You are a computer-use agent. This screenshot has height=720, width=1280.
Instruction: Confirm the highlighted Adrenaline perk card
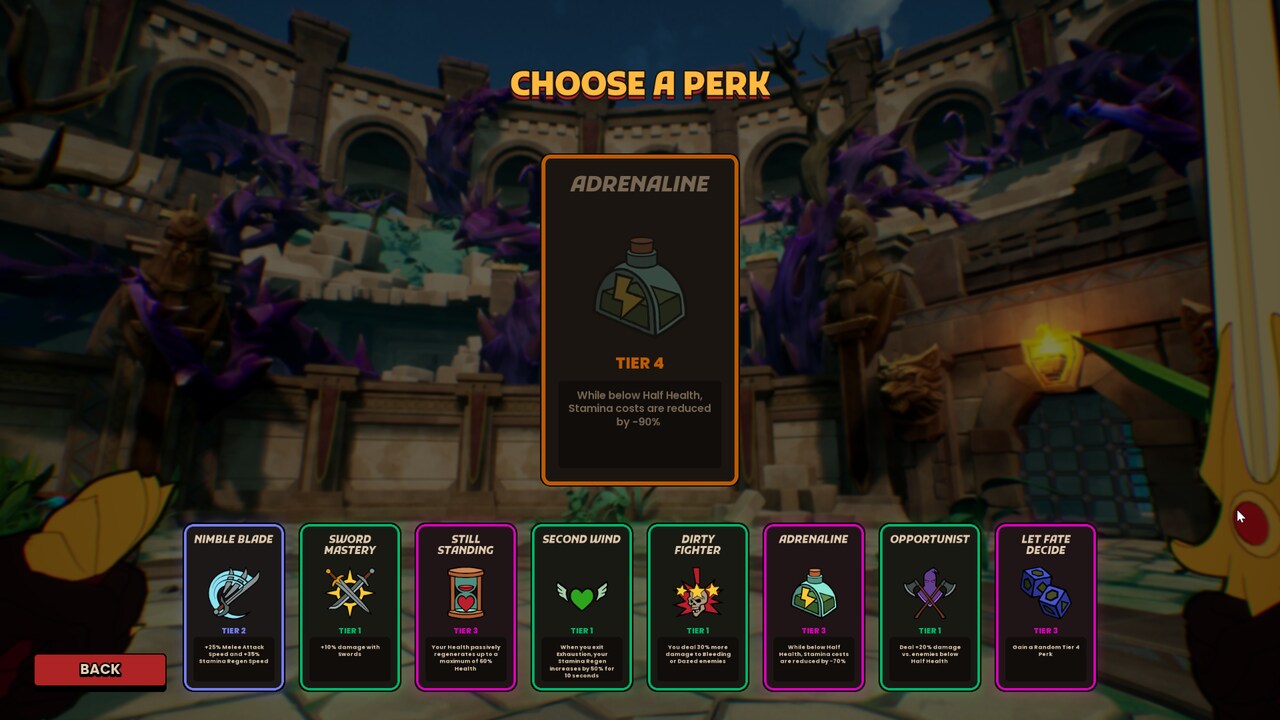639,320
